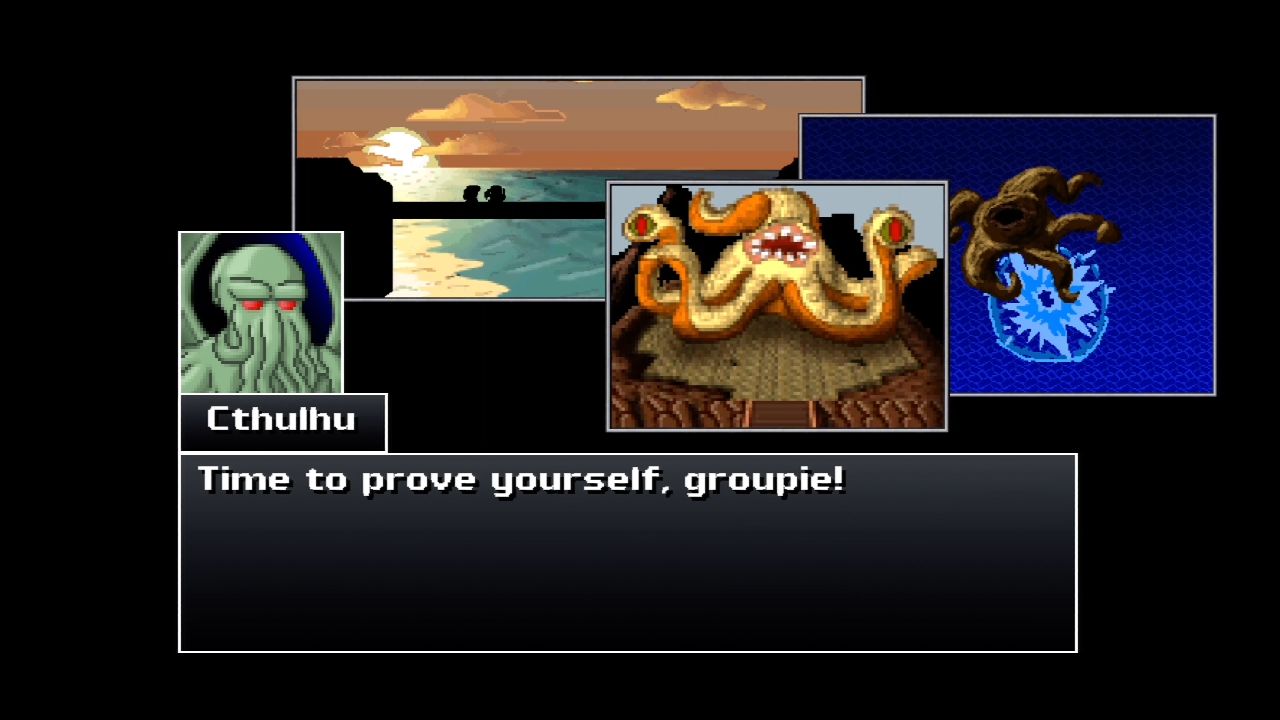Select the Cthulhu nameplate label
The width and height of the screenshot is (1280, 720).
(x=283, y=421)
